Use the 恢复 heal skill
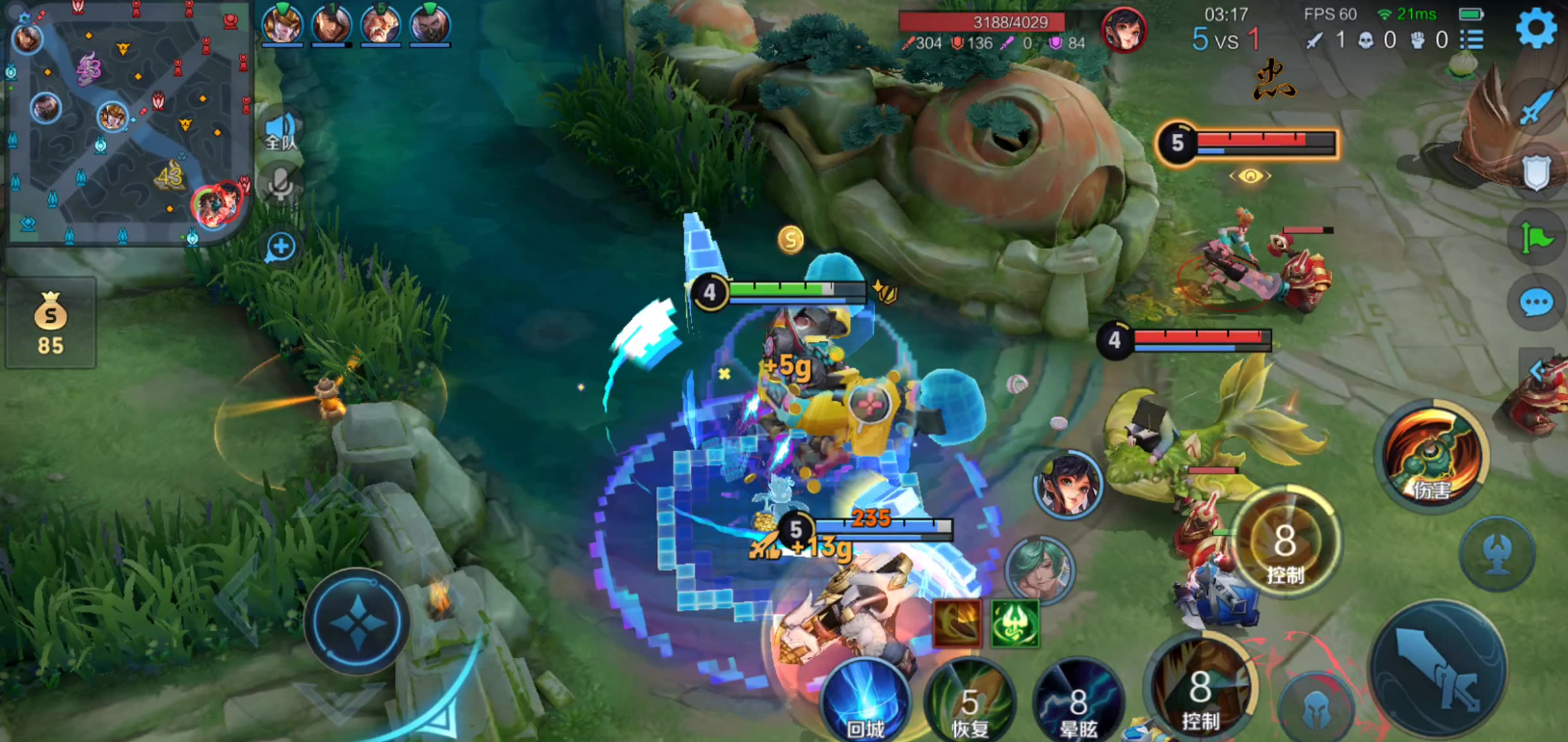Image resolution: width=1568 pixels, height=742 pixels. (x=970, y=703)
